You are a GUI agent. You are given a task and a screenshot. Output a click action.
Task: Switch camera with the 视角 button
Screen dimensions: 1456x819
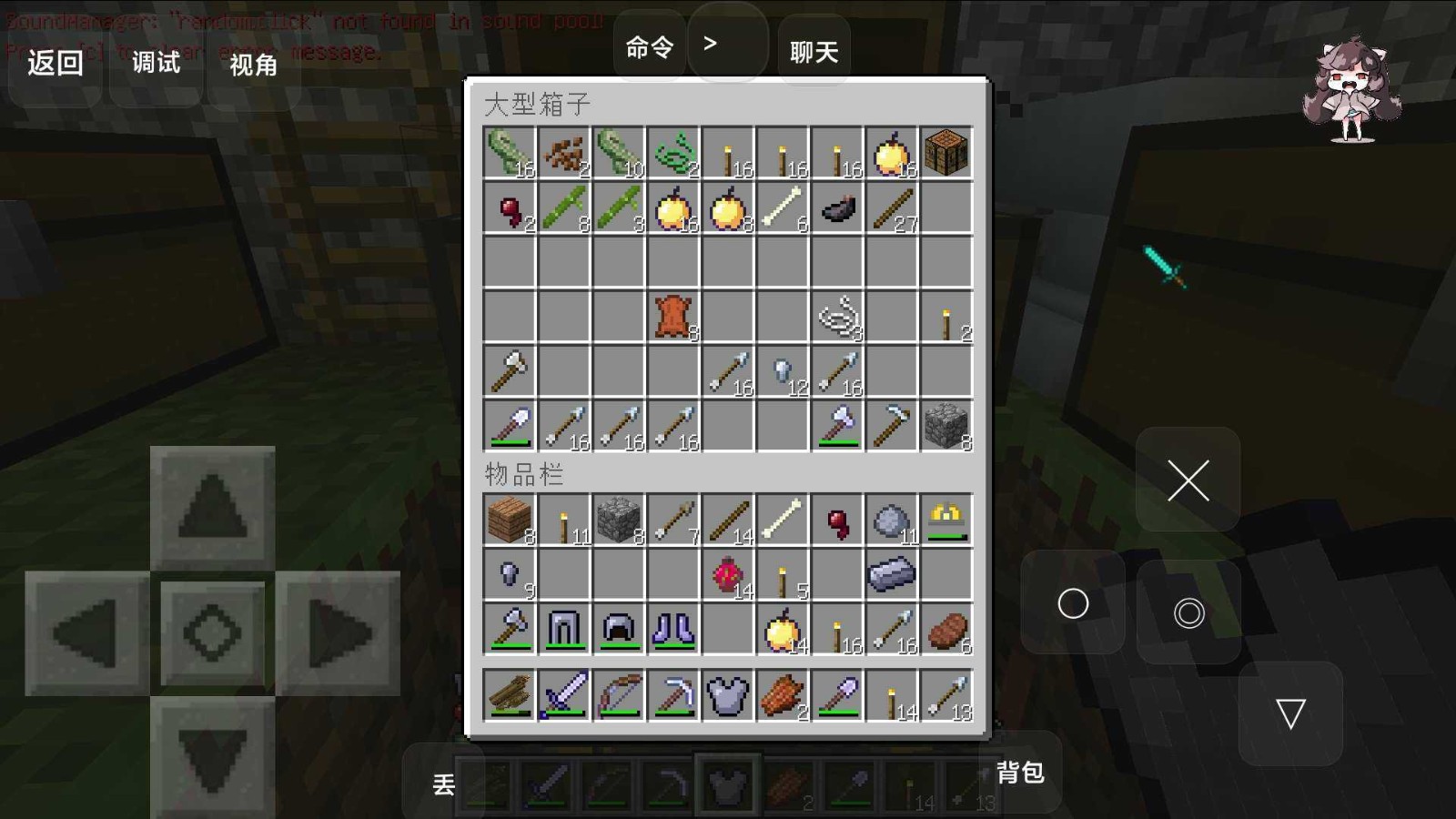click(x=253, y=65)
